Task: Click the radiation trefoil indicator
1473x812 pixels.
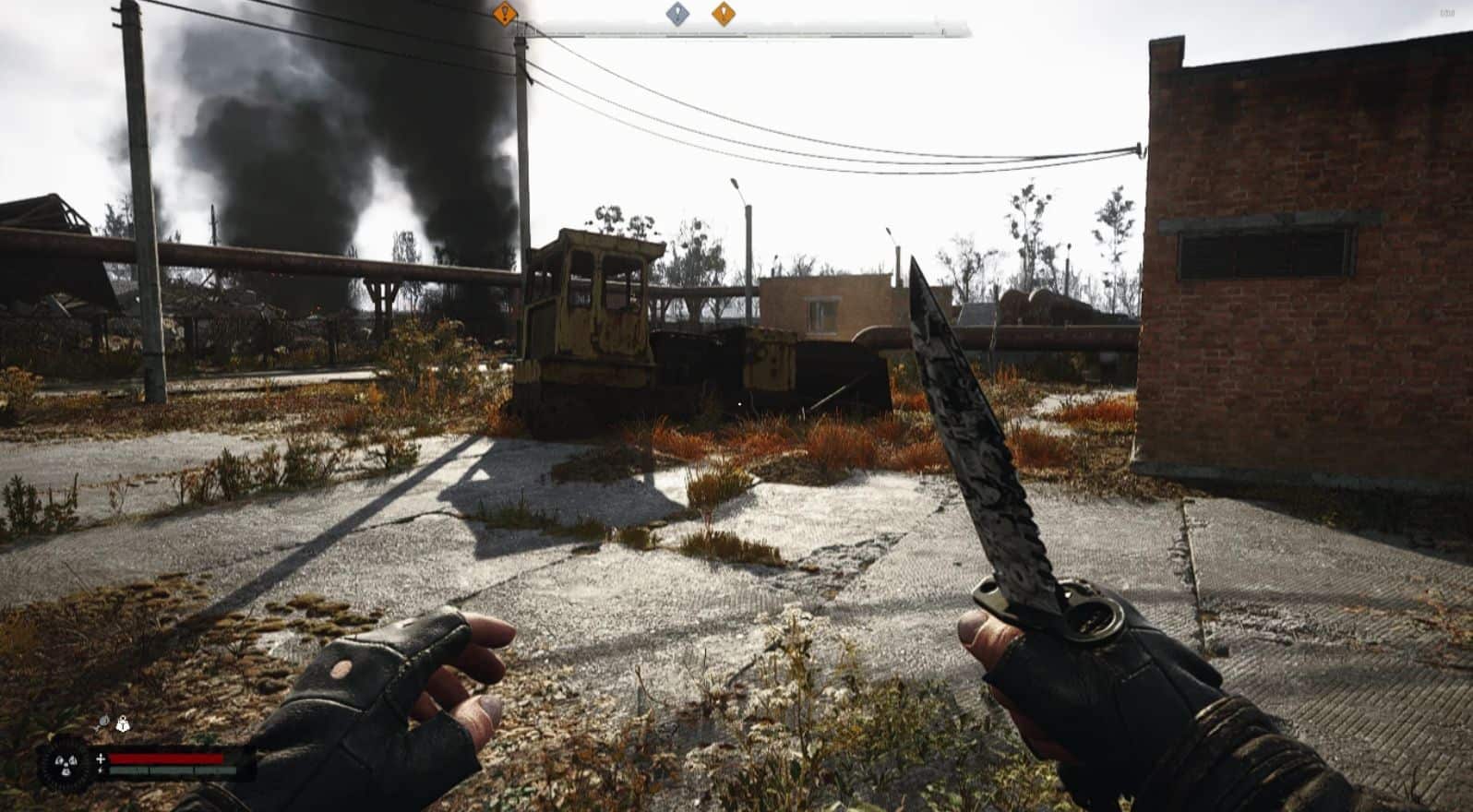Action: coord(65,764)
